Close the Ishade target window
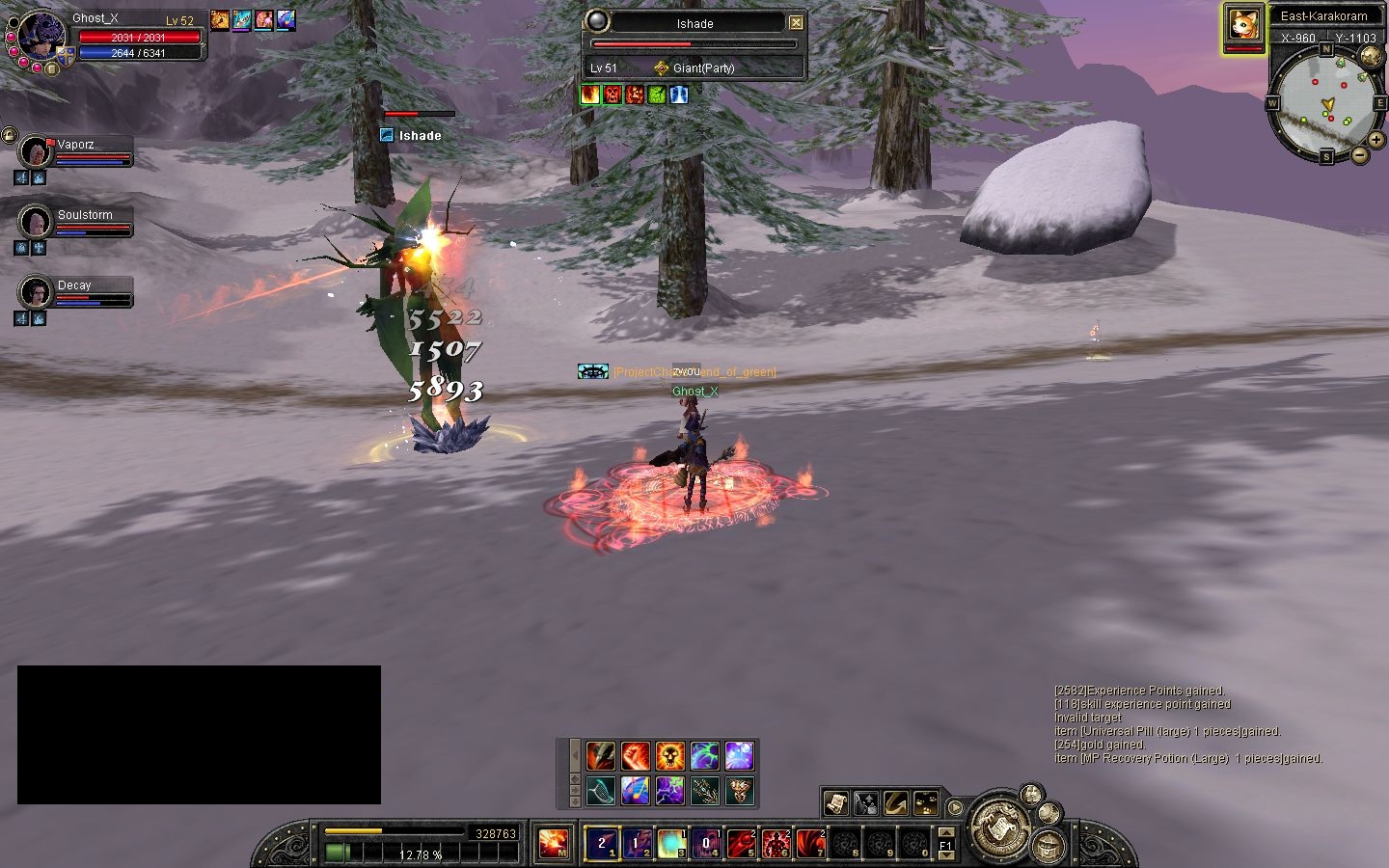Image resolution: width=1389 pixels, height=868 pixels. 796,23
